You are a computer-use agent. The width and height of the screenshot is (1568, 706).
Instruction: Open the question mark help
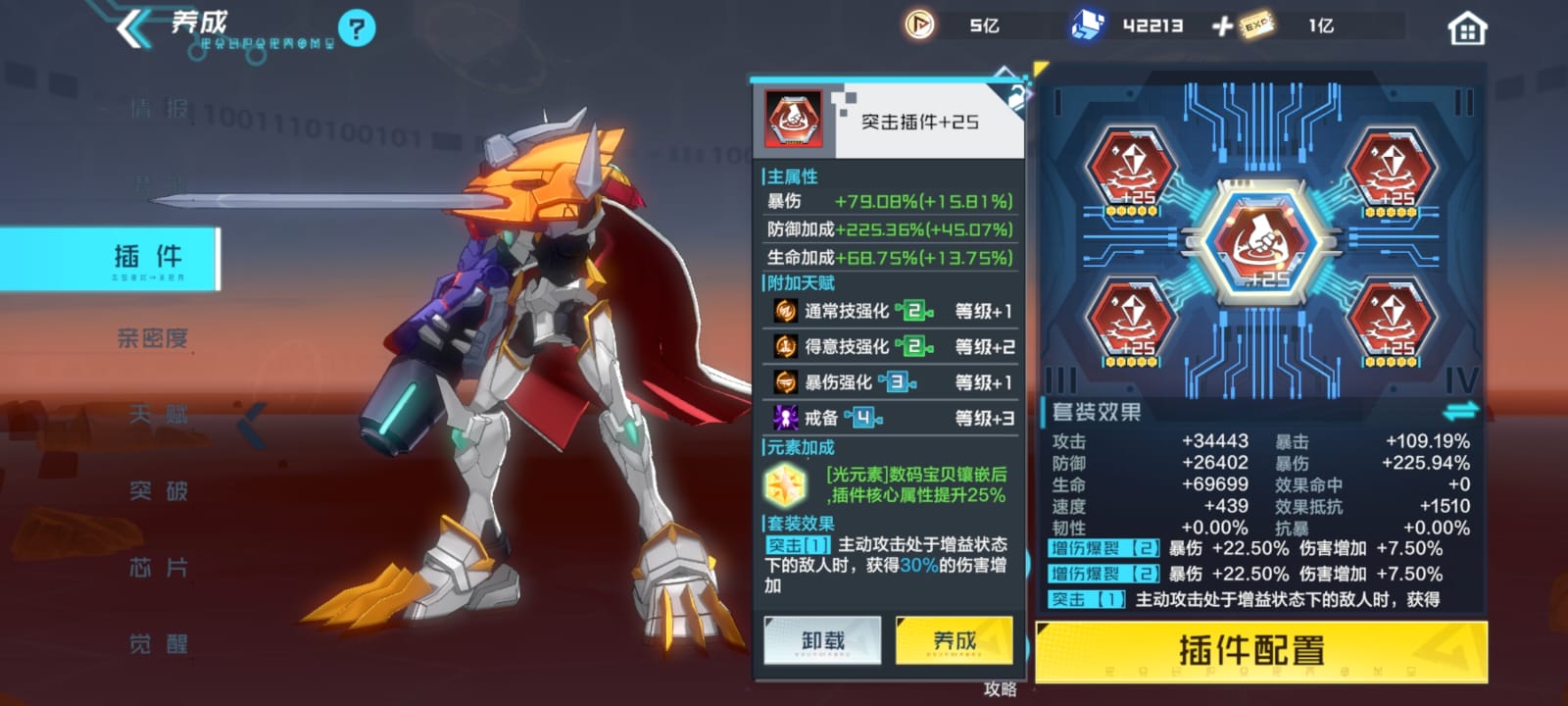point(356,28)
